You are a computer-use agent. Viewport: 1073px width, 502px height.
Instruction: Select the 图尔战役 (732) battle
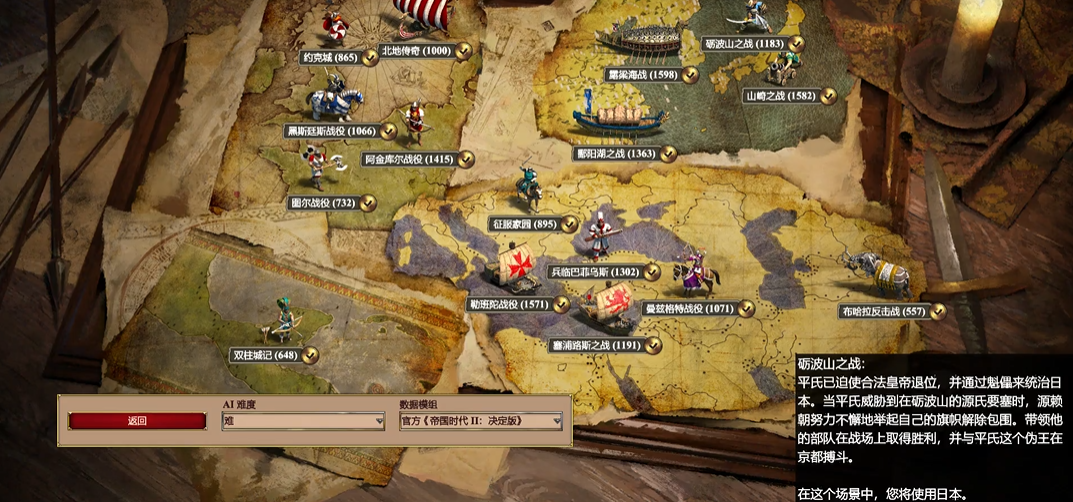(x=323, y=203)
